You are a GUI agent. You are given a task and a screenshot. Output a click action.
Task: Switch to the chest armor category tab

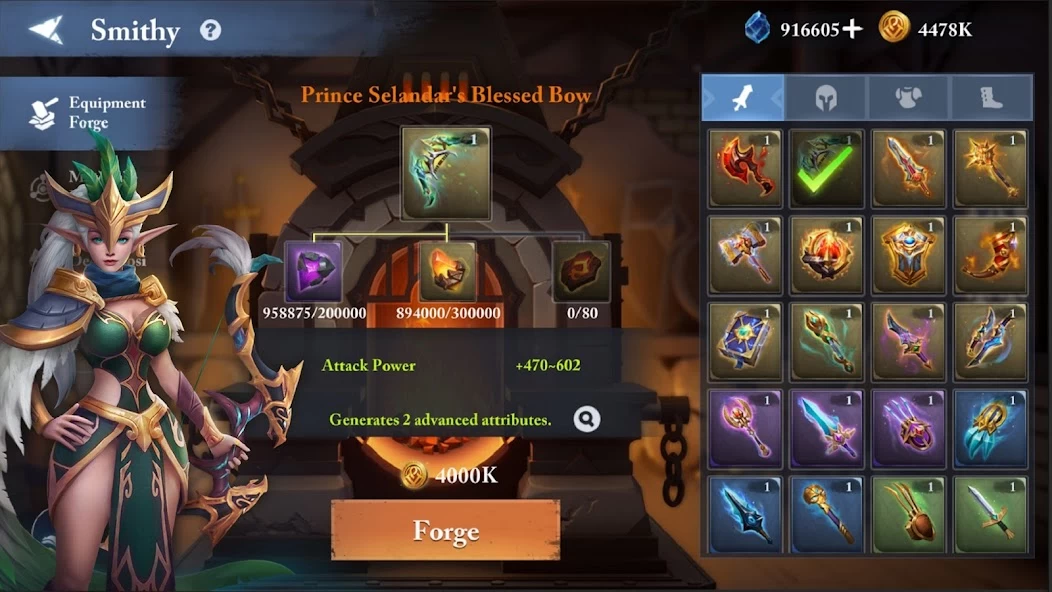coord(908,97)
